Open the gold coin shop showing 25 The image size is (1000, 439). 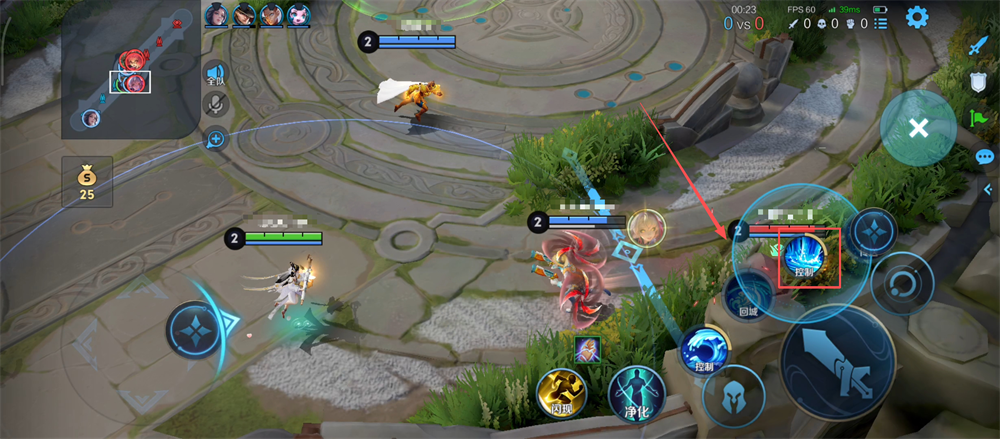click(x=87, y=181)
